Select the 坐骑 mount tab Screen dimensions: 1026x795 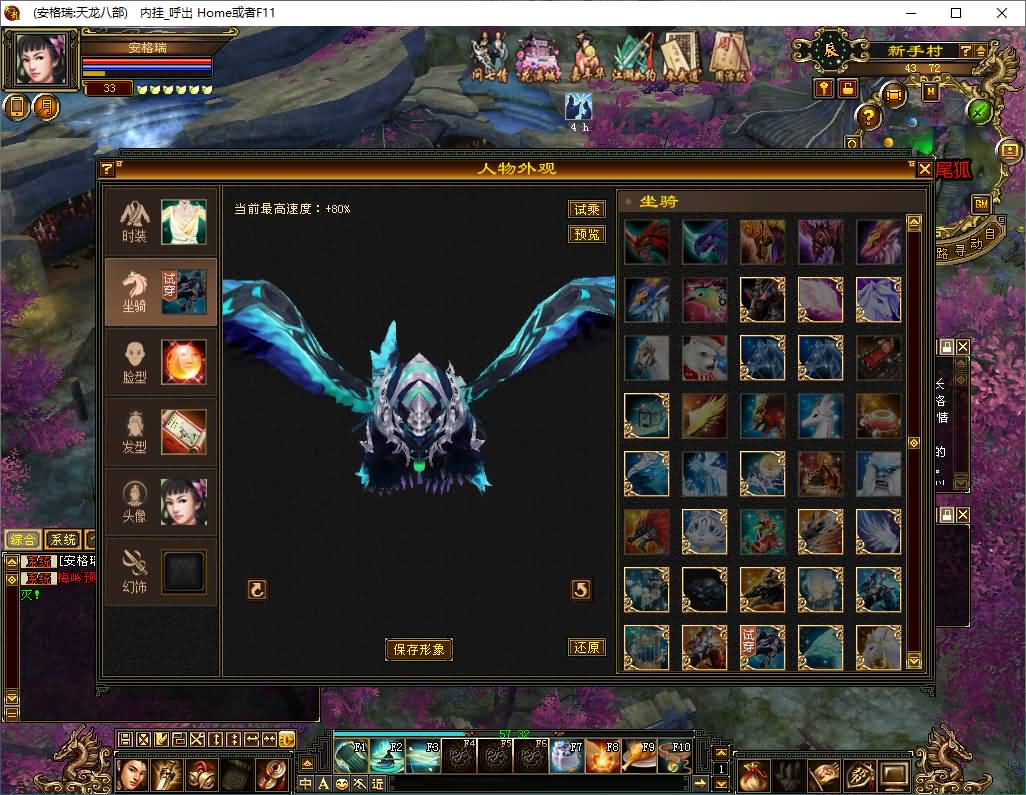coord(161,292)
